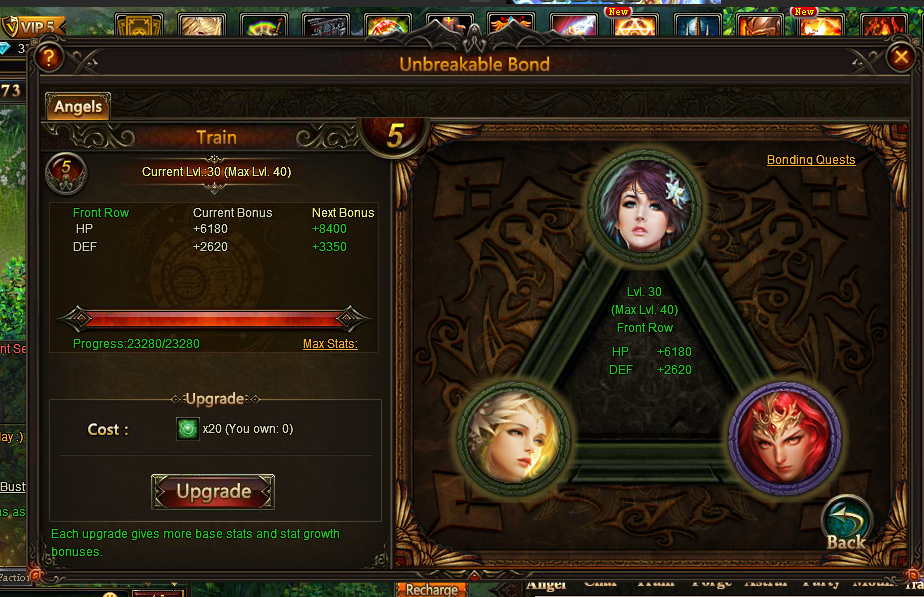
Task: Click the Upgrade button
Action: 213,491
